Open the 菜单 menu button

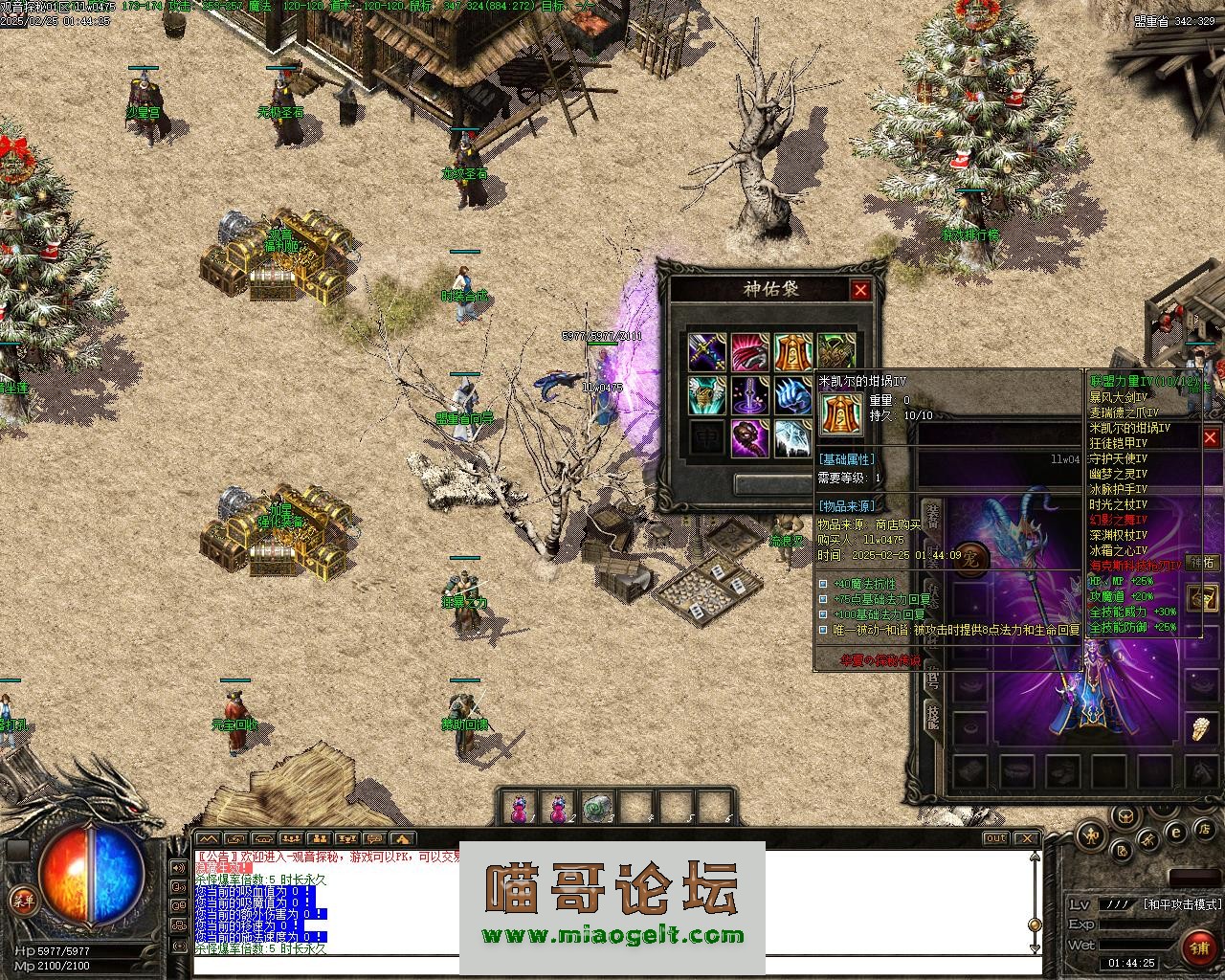pyautogui.click(x=22, y=900)
